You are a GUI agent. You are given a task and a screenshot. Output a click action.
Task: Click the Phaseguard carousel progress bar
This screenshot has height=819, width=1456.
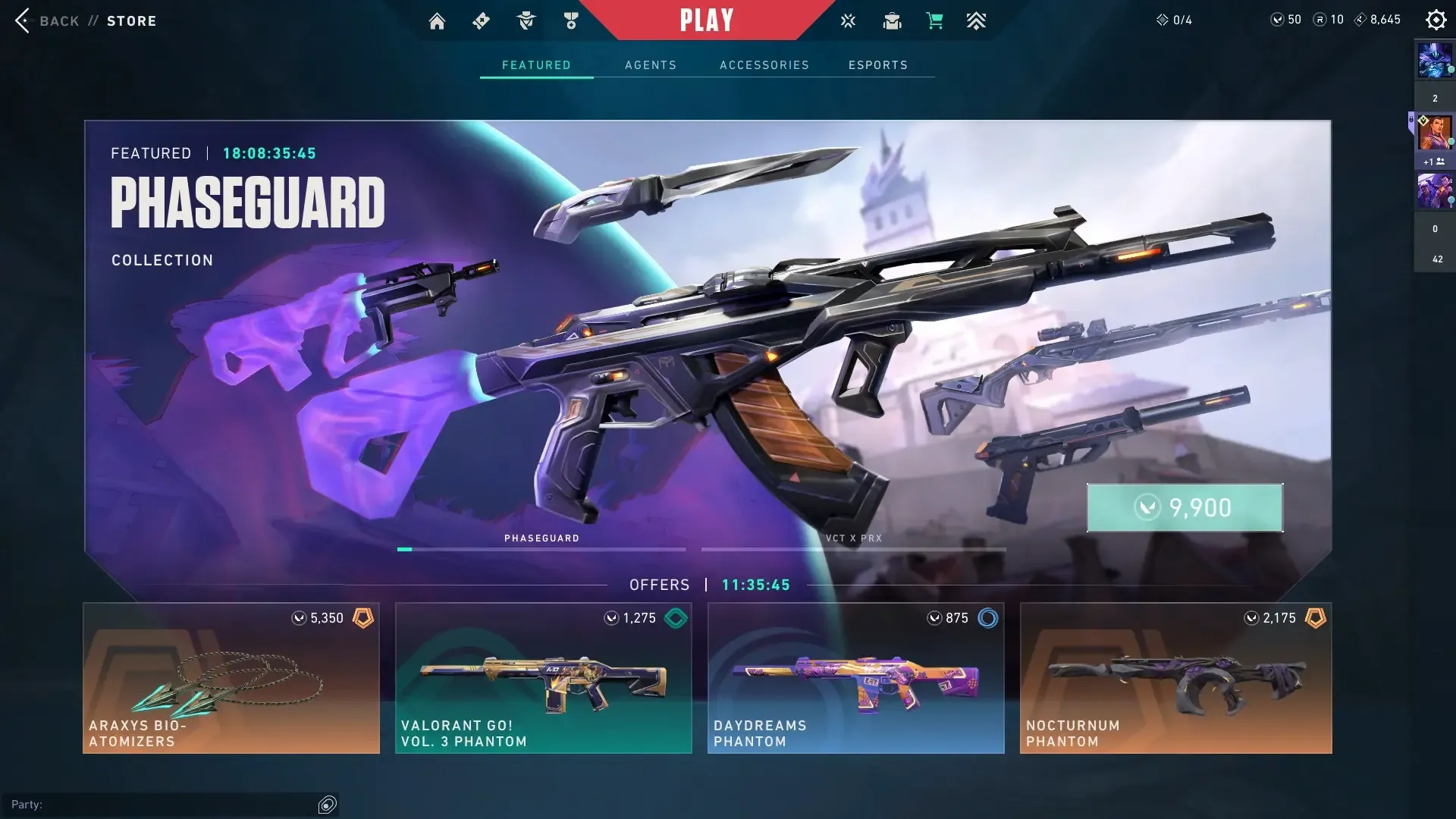click(541, 548)
